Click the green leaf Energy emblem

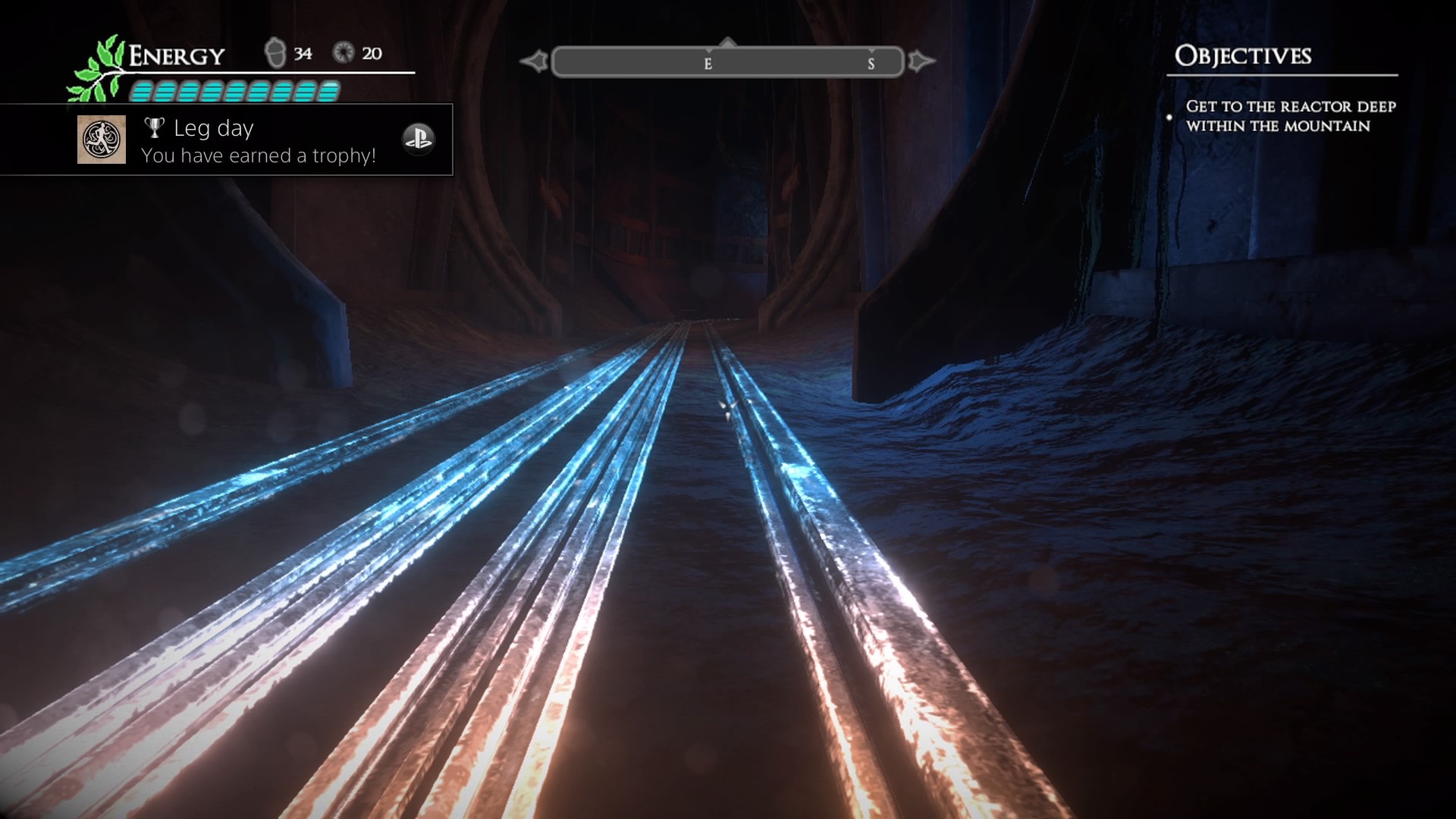pyautogui.click(x=98, y=70)
